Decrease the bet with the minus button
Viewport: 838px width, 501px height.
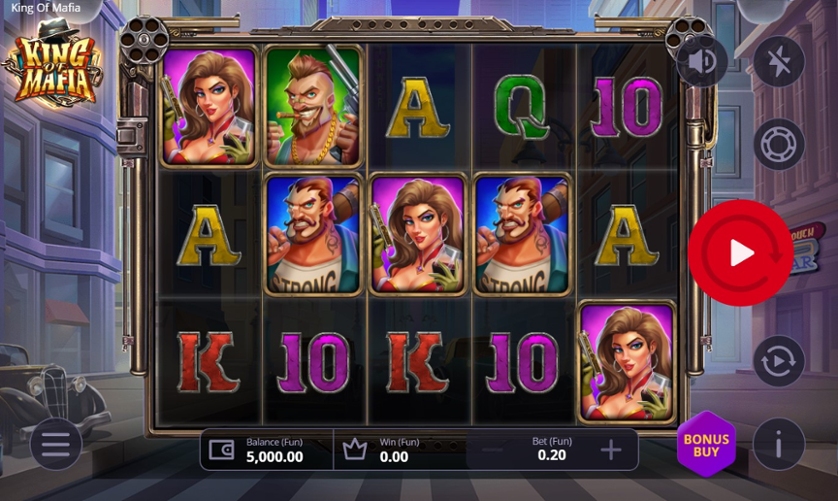click(x=492, y=450)
